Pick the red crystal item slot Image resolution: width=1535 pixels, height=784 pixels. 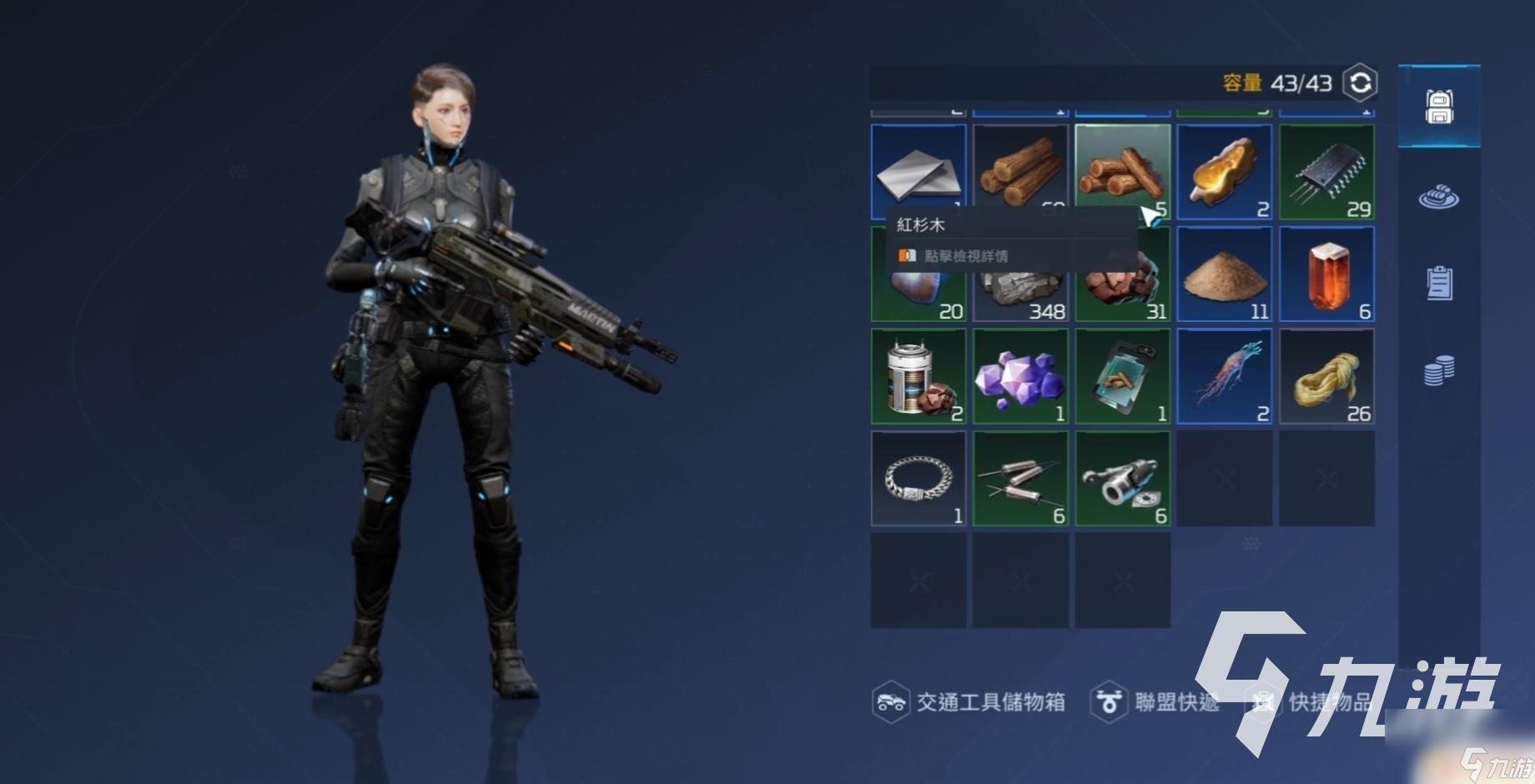pos(1326,274)
